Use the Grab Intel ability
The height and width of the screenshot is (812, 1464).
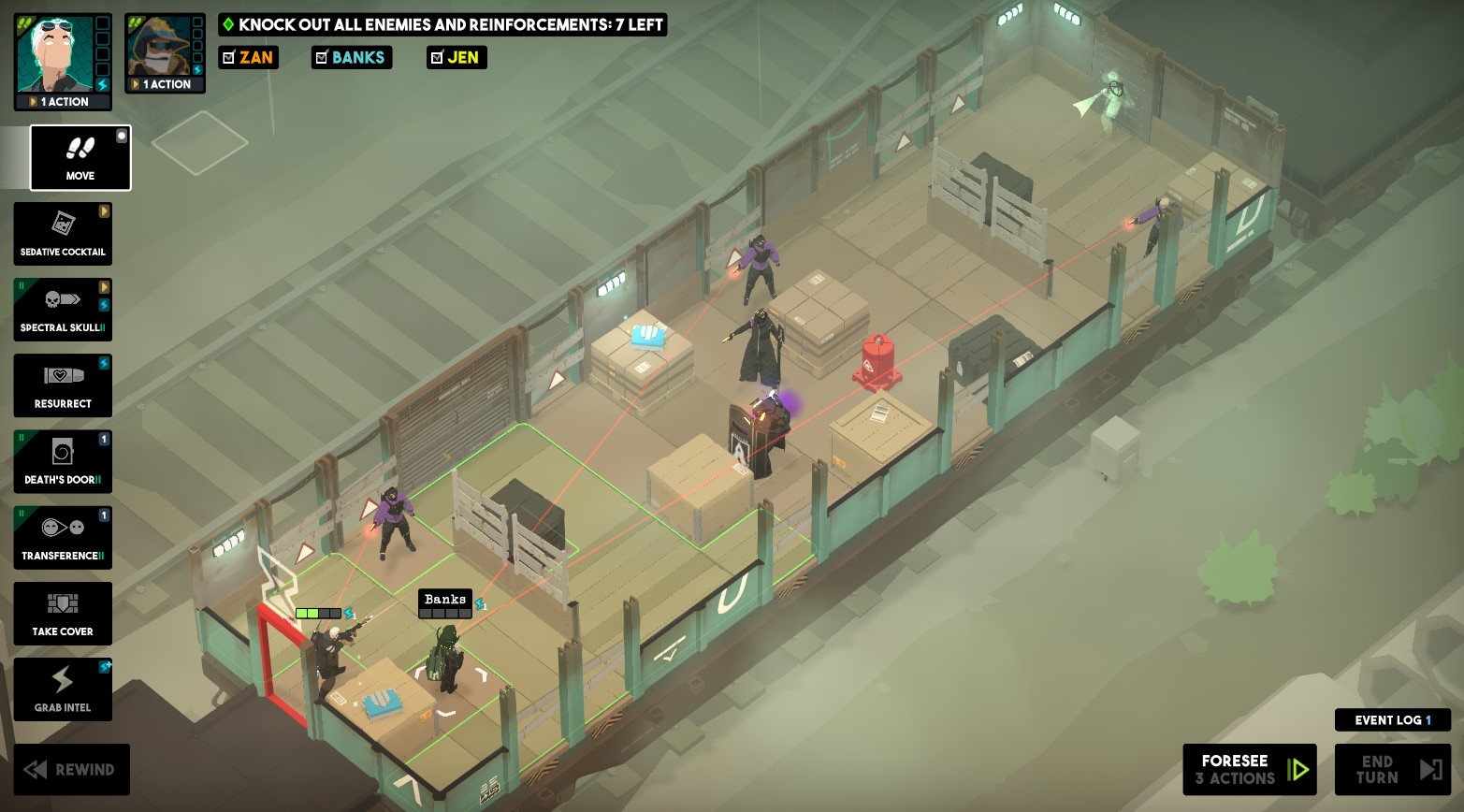(63, 689)
